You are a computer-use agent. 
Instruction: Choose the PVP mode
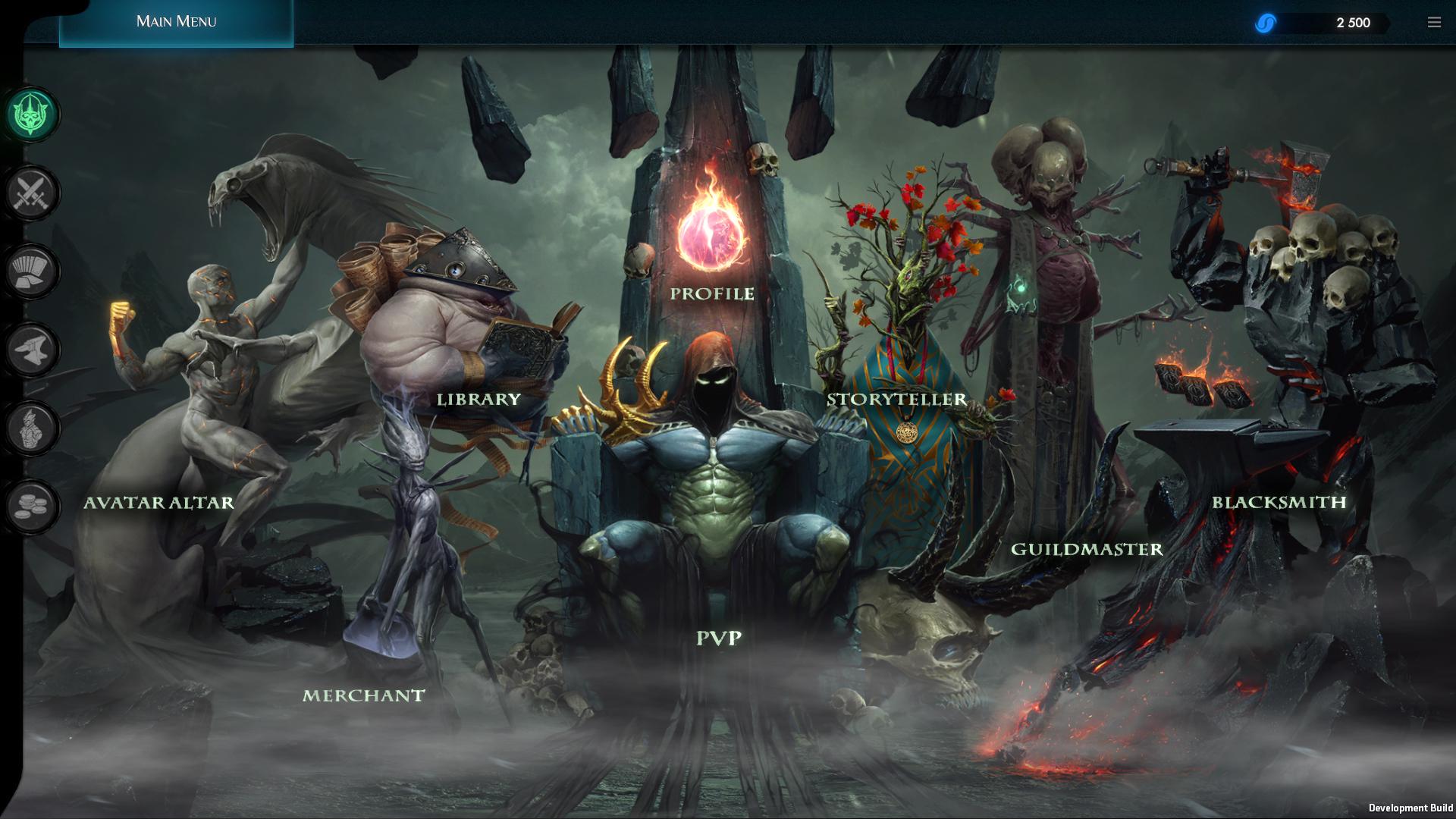coord(719,639)
